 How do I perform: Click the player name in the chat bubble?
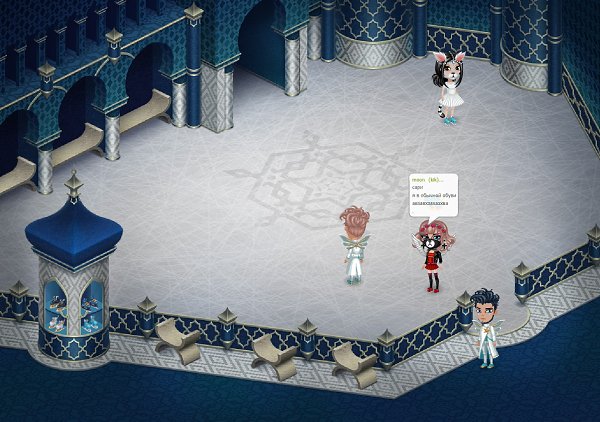[x=427, y=180]
